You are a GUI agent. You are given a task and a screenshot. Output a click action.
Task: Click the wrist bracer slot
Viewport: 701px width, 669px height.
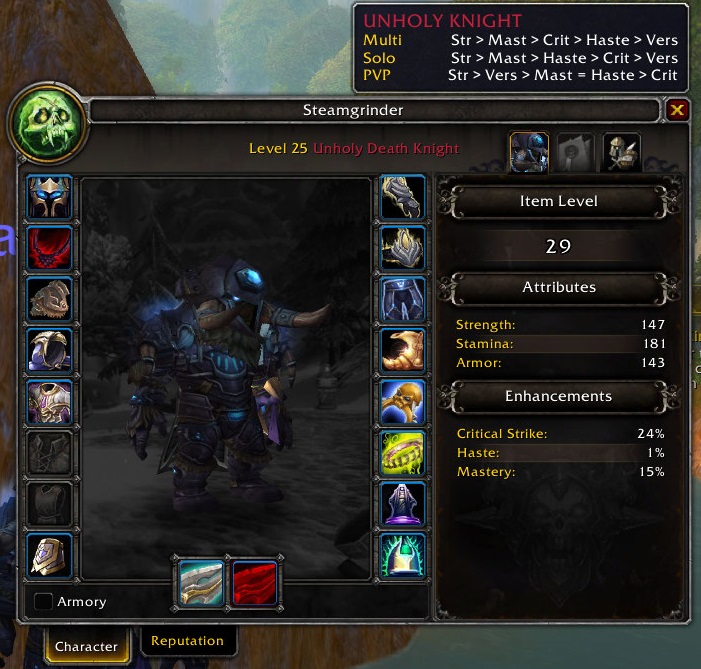pyautogui.click(x=49, y=555)
